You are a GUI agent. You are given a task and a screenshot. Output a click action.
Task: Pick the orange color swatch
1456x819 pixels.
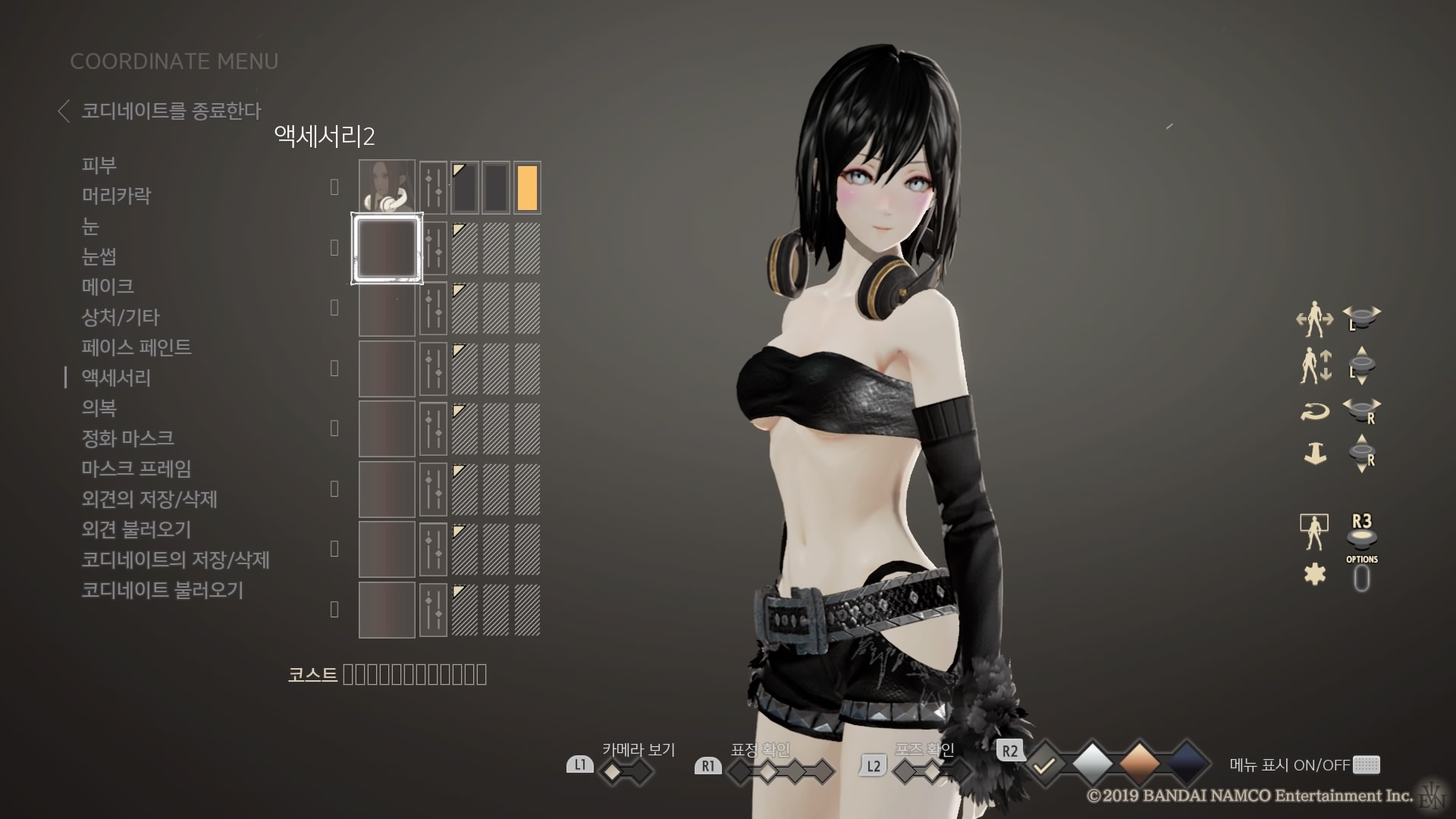pyautogui.click(x=527, y=187)
